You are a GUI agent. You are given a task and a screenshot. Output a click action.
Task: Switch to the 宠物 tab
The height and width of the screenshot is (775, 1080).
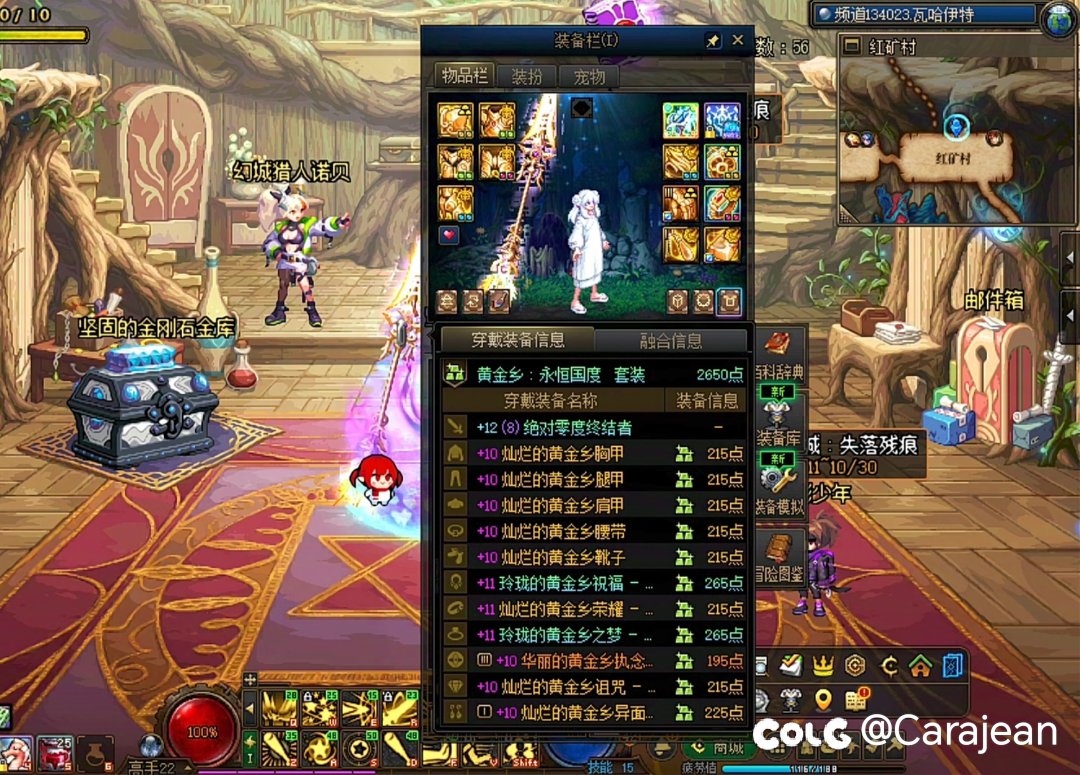pyautogui.click(x=588, y=77)
